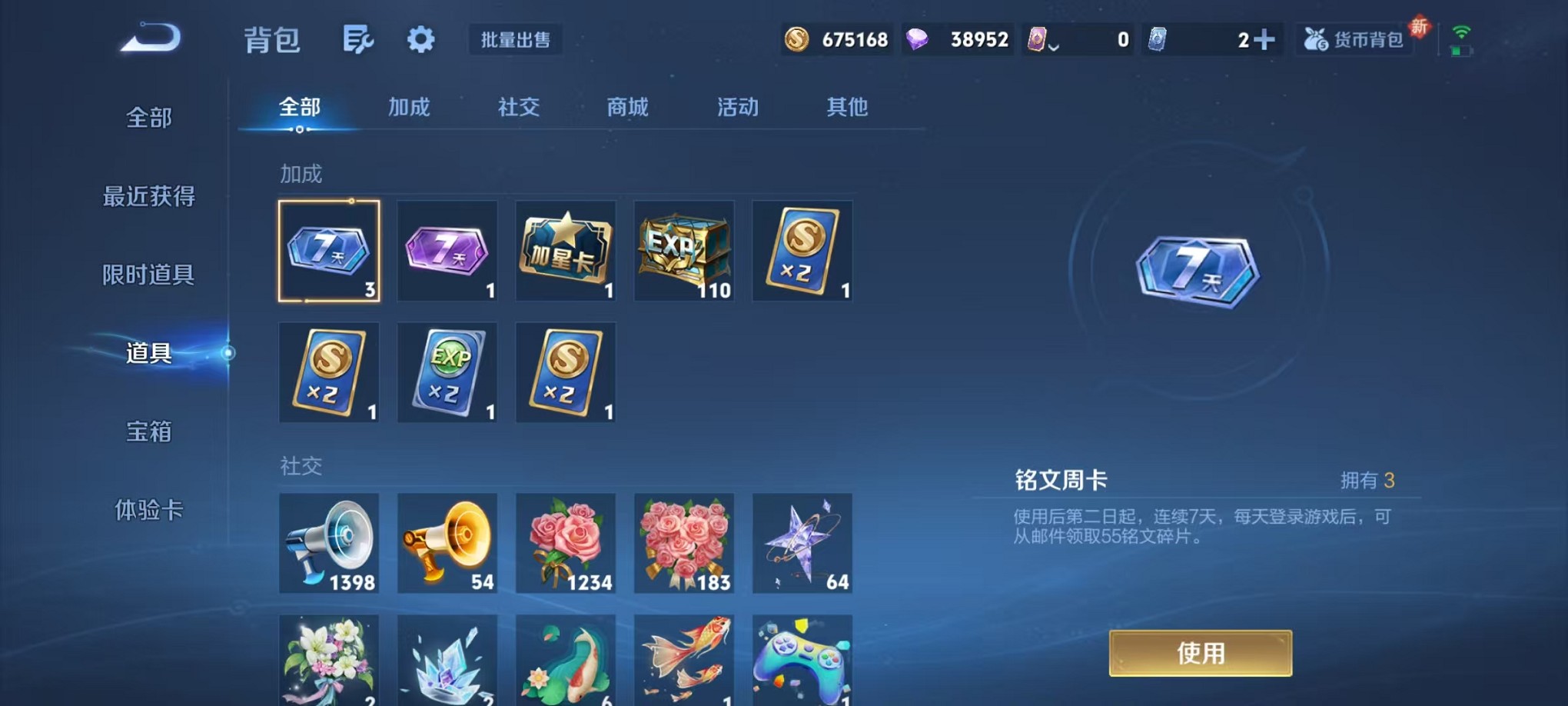Select the silver megaphone item
Screen dimensions: 1568x706
pos(329,544)
